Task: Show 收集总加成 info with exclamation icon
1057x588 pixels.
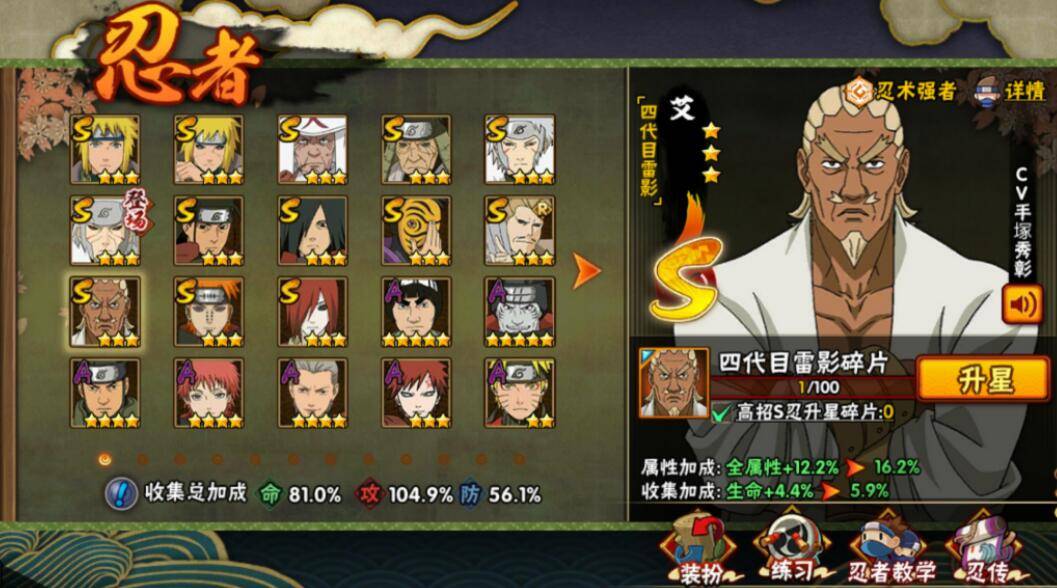Action: coord(121,493)
